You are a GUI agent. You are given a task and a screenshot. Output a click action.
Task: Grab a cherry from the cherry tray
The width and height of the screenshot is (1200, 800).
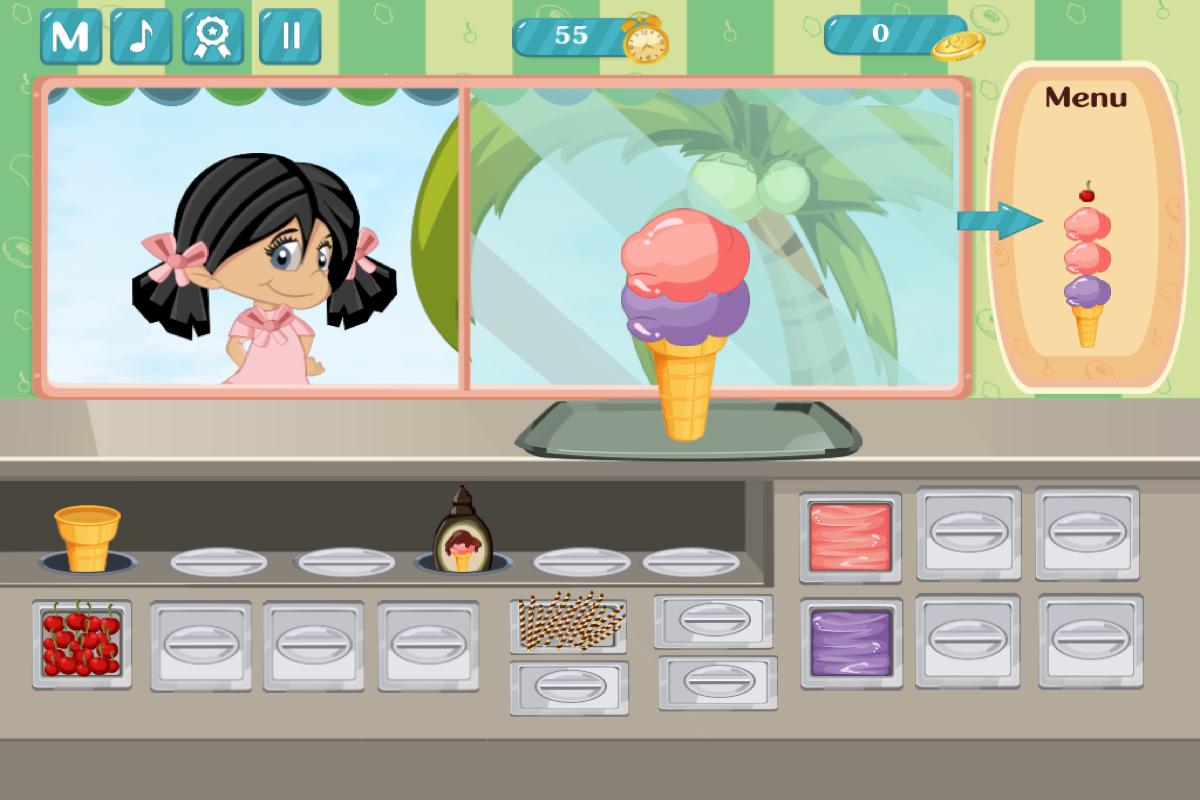click(x=81, y=643)
